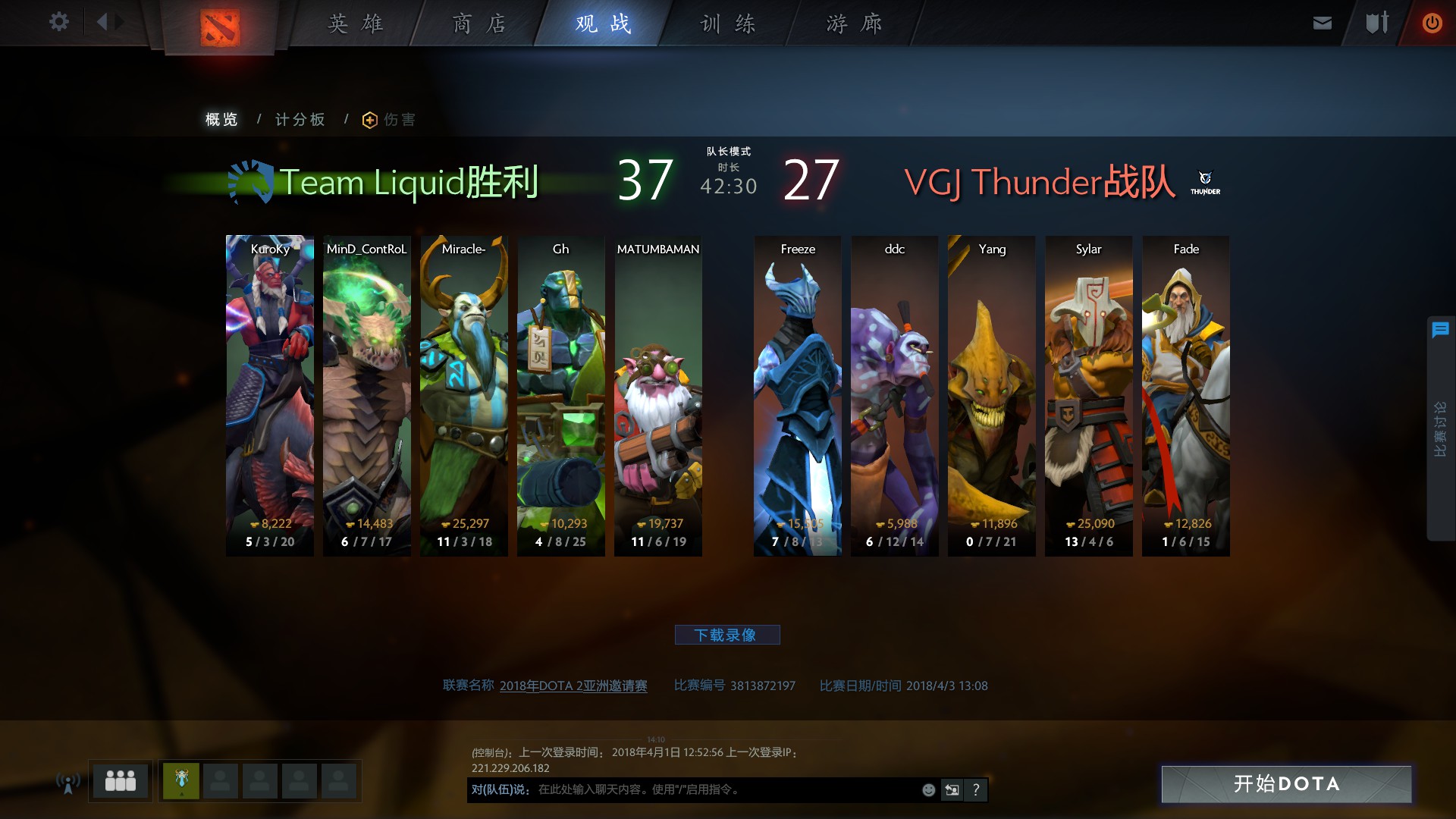Open the 2018年DOTA 2亚洲邀请赛 league link

tap(573, 686)
